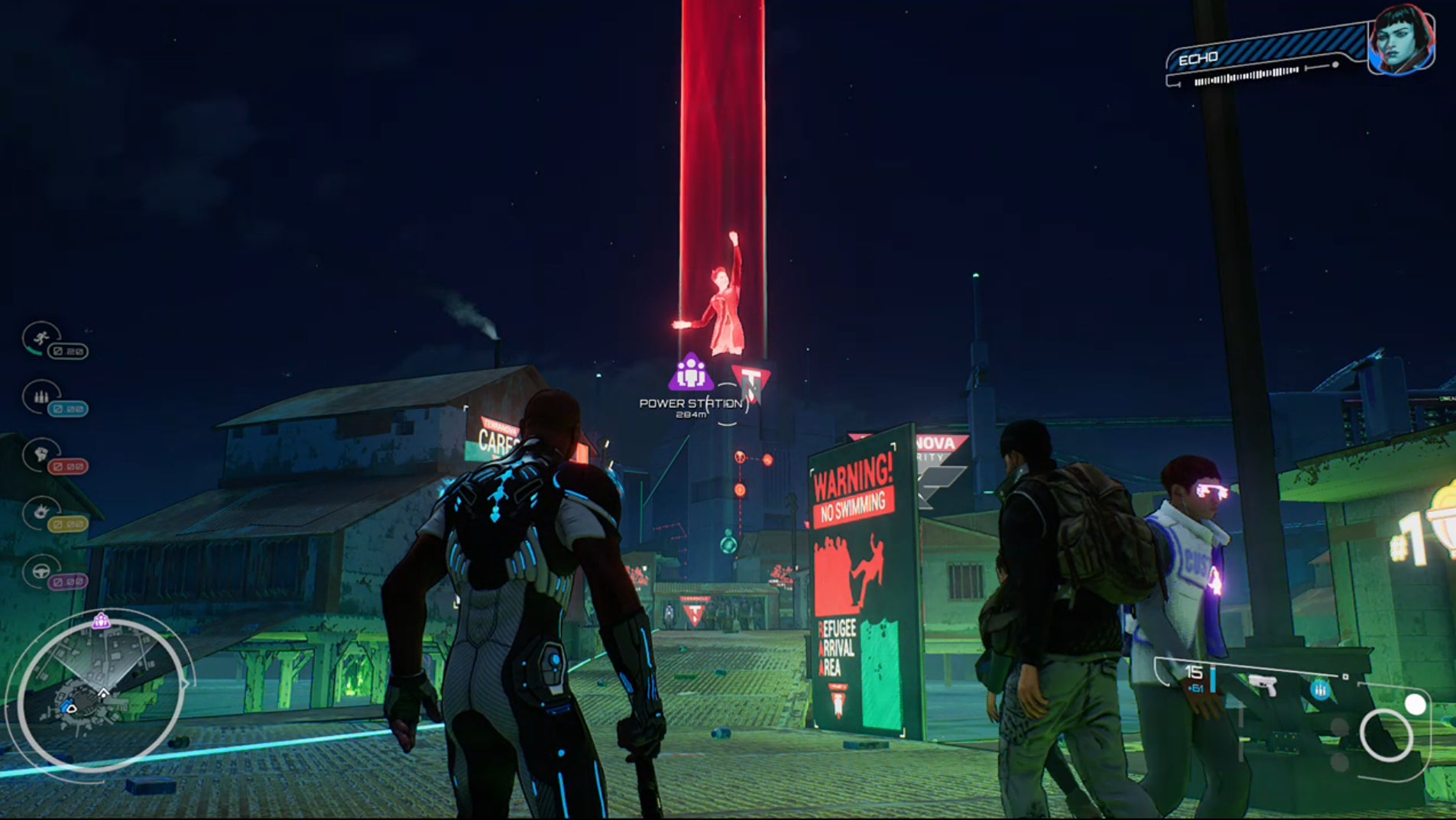The height and width of the screenshot is (820, 1456).
Task: Select the Driving steering-wheel skill icon
Action: 41,571
